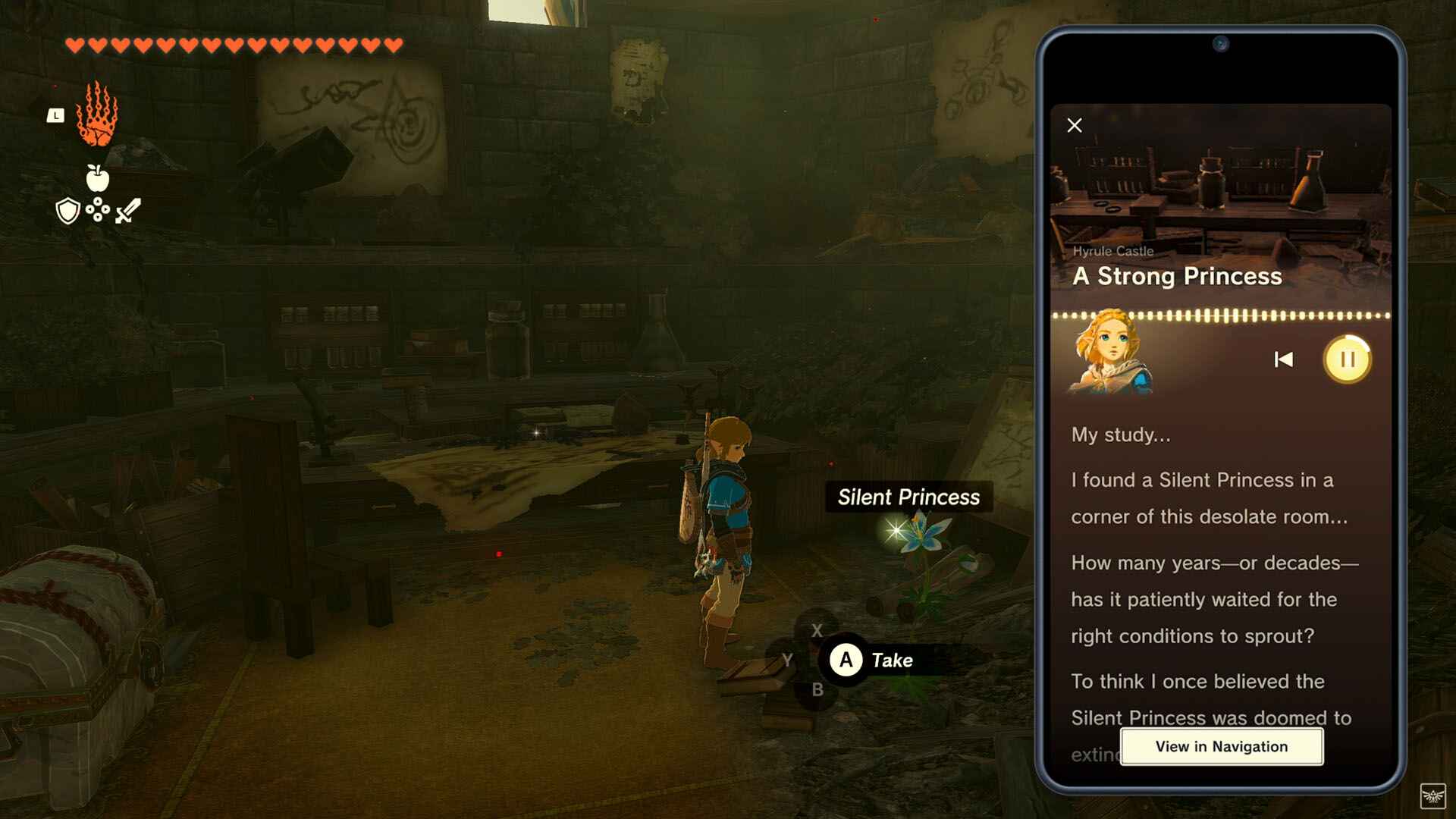Close the A Strong Princess memory panel

click(x=1074, y=125)
